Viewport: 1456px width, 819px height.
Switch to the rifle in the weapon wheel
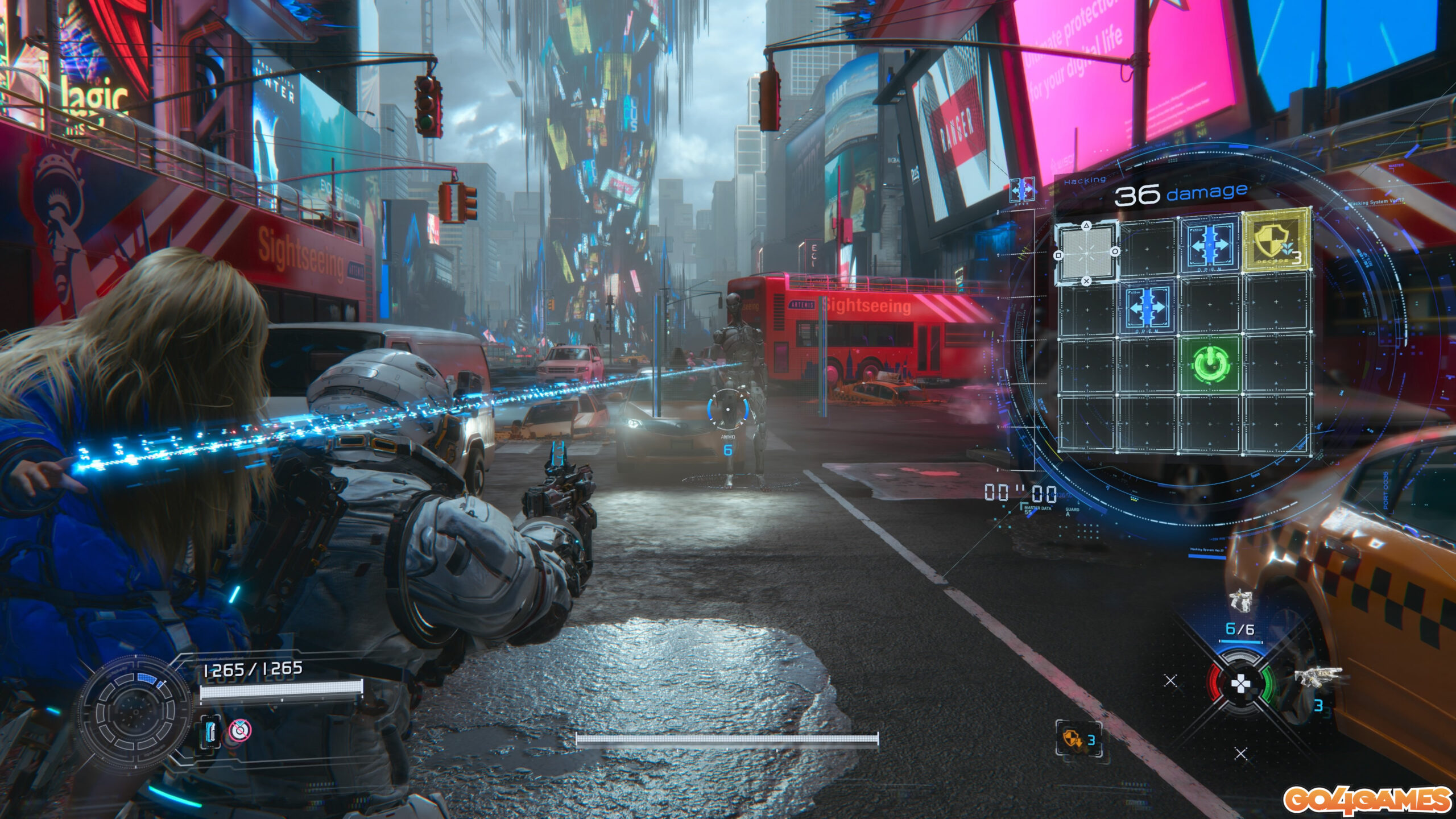coord(1318,676)
